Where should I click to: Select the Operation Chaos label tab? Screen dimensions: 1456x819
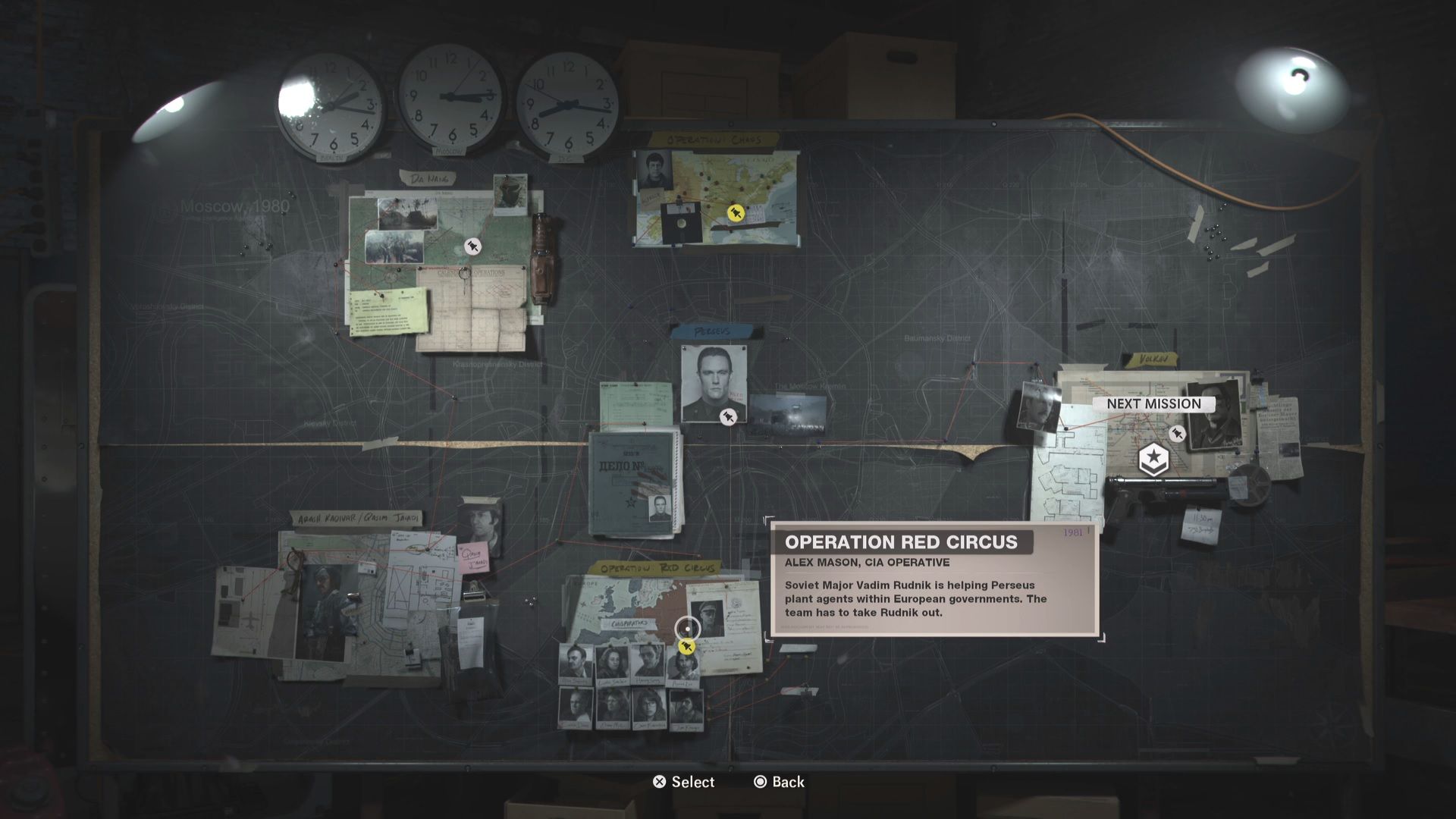pyautogui.click(x=711, y=140)
